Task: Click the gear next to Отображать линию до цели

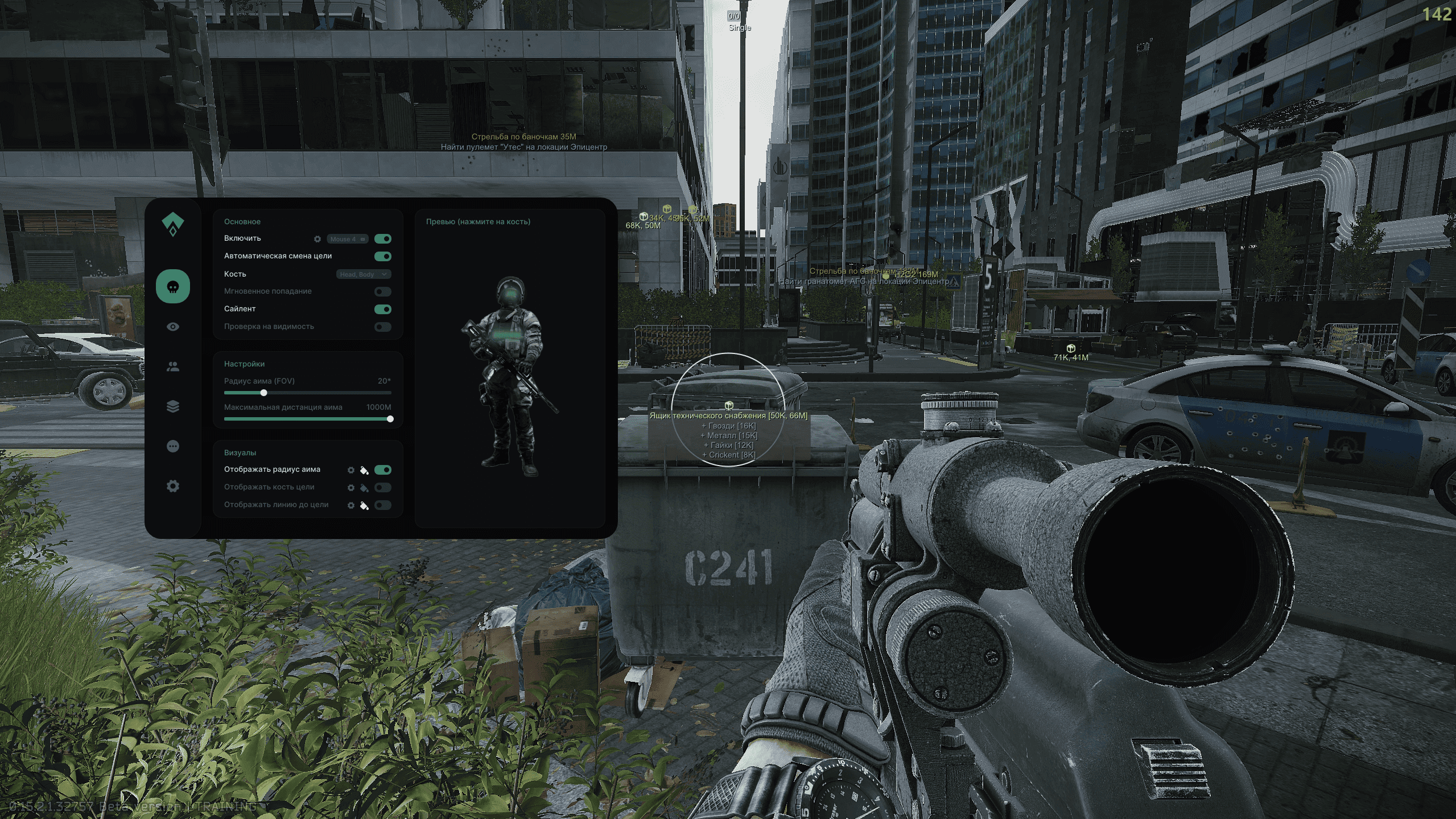Action: (x=352, y=505)
